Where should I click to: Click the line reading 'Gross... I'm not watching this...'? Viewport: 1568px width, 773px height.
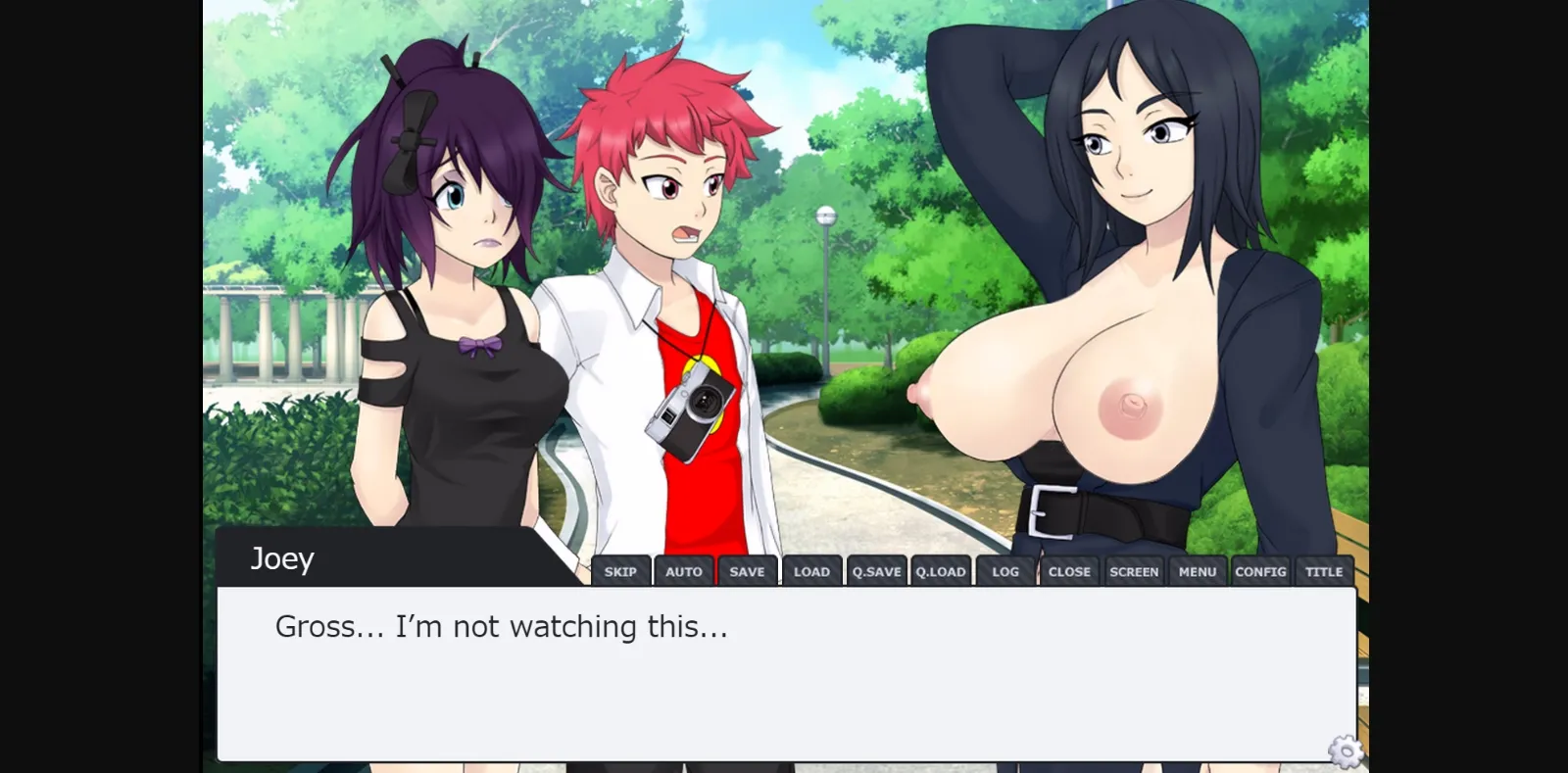502,626
